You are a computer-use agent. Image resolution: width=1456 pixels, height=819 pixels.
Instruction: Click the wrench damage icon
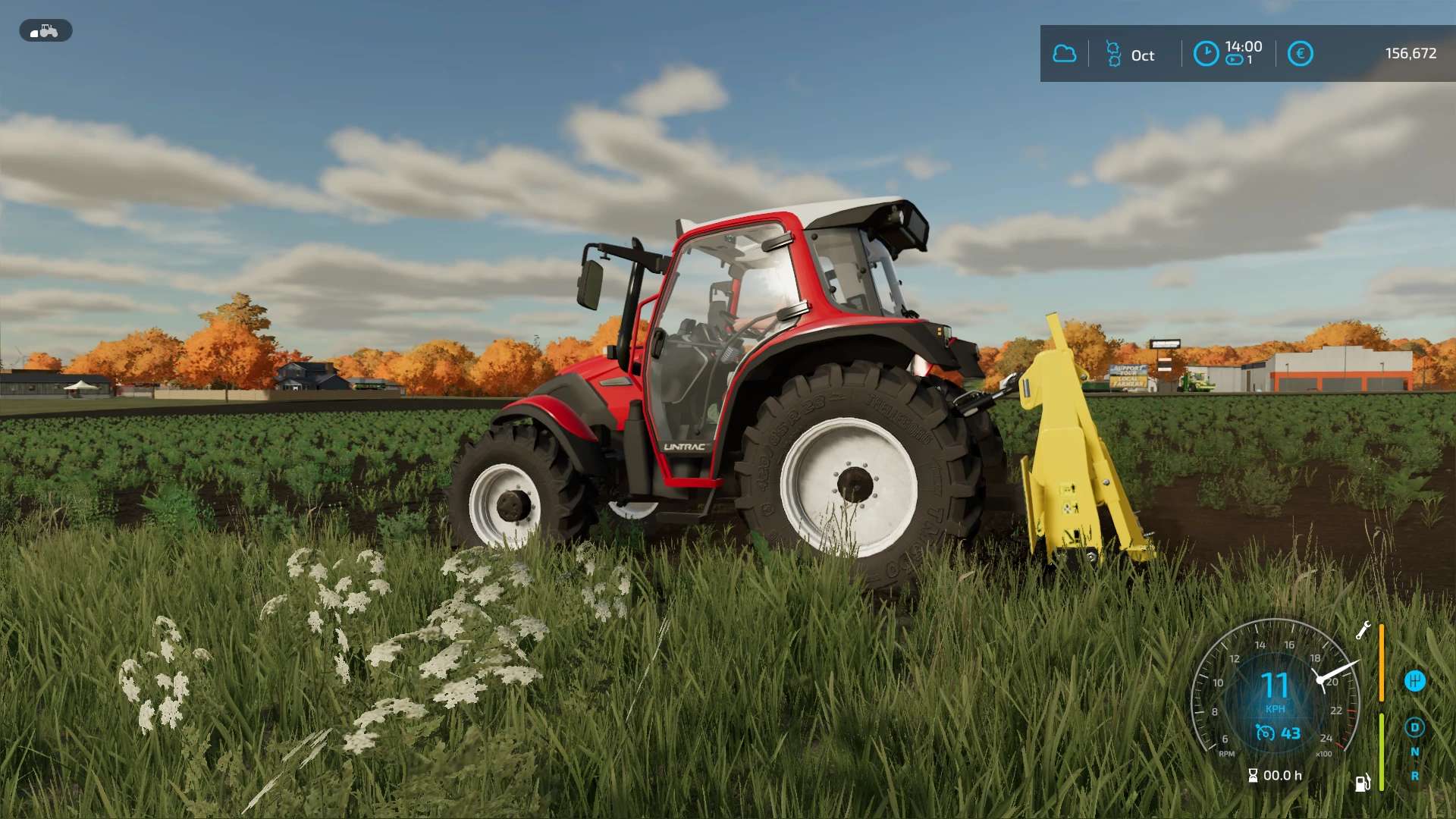[x=1363, y=630]
